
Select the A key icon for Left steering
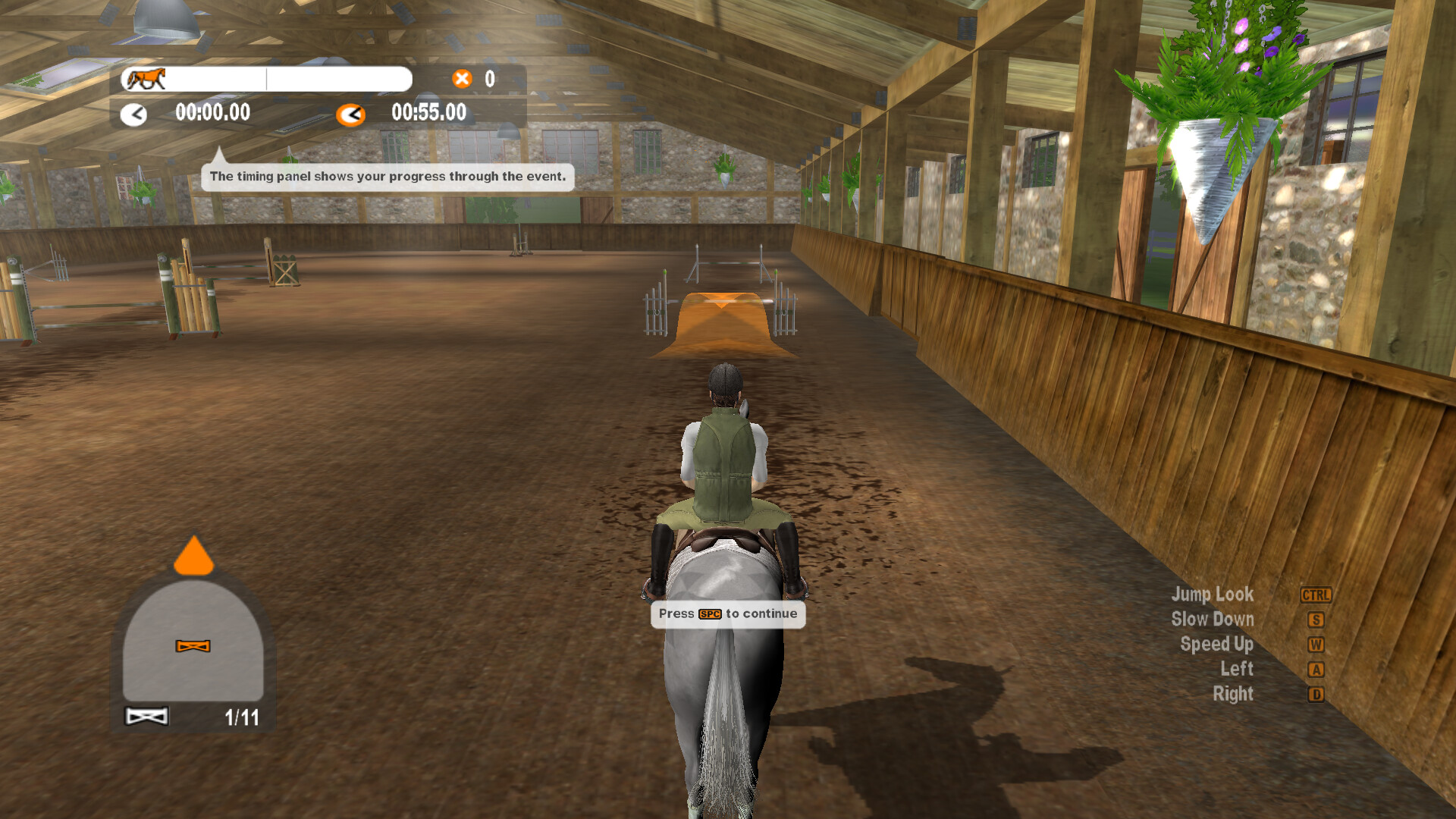(1315, 670)
